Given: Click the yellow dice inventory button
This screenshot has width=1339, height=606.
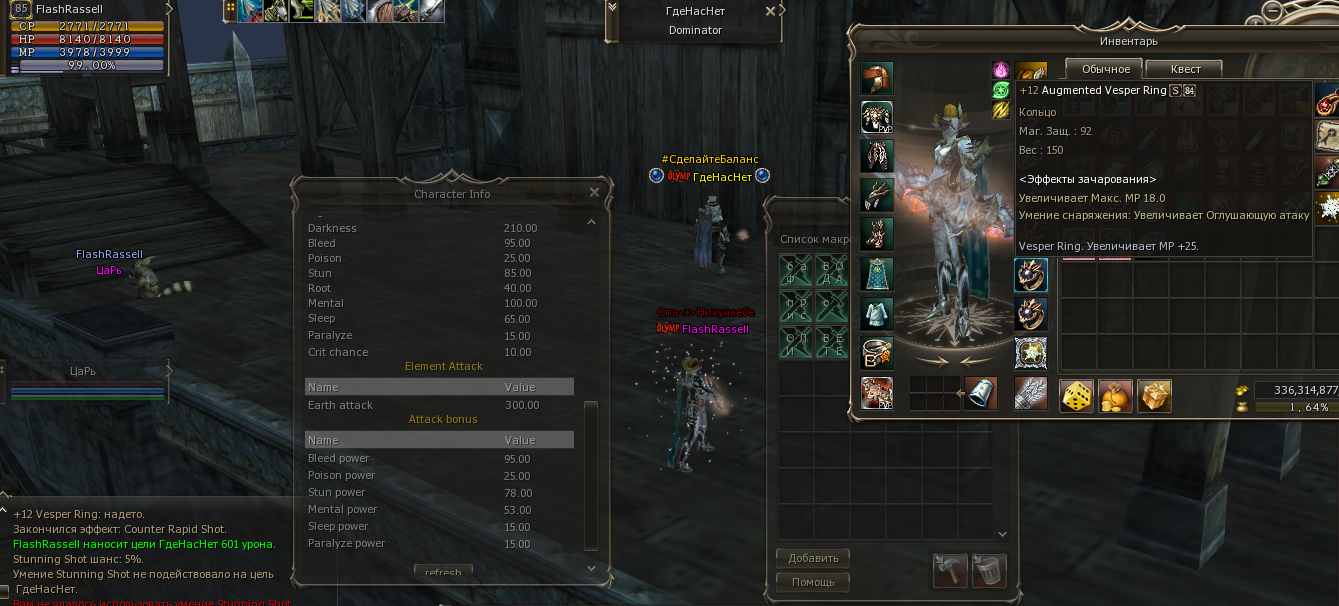Looking at the screenshot, I should click(x=1076, y=395).
